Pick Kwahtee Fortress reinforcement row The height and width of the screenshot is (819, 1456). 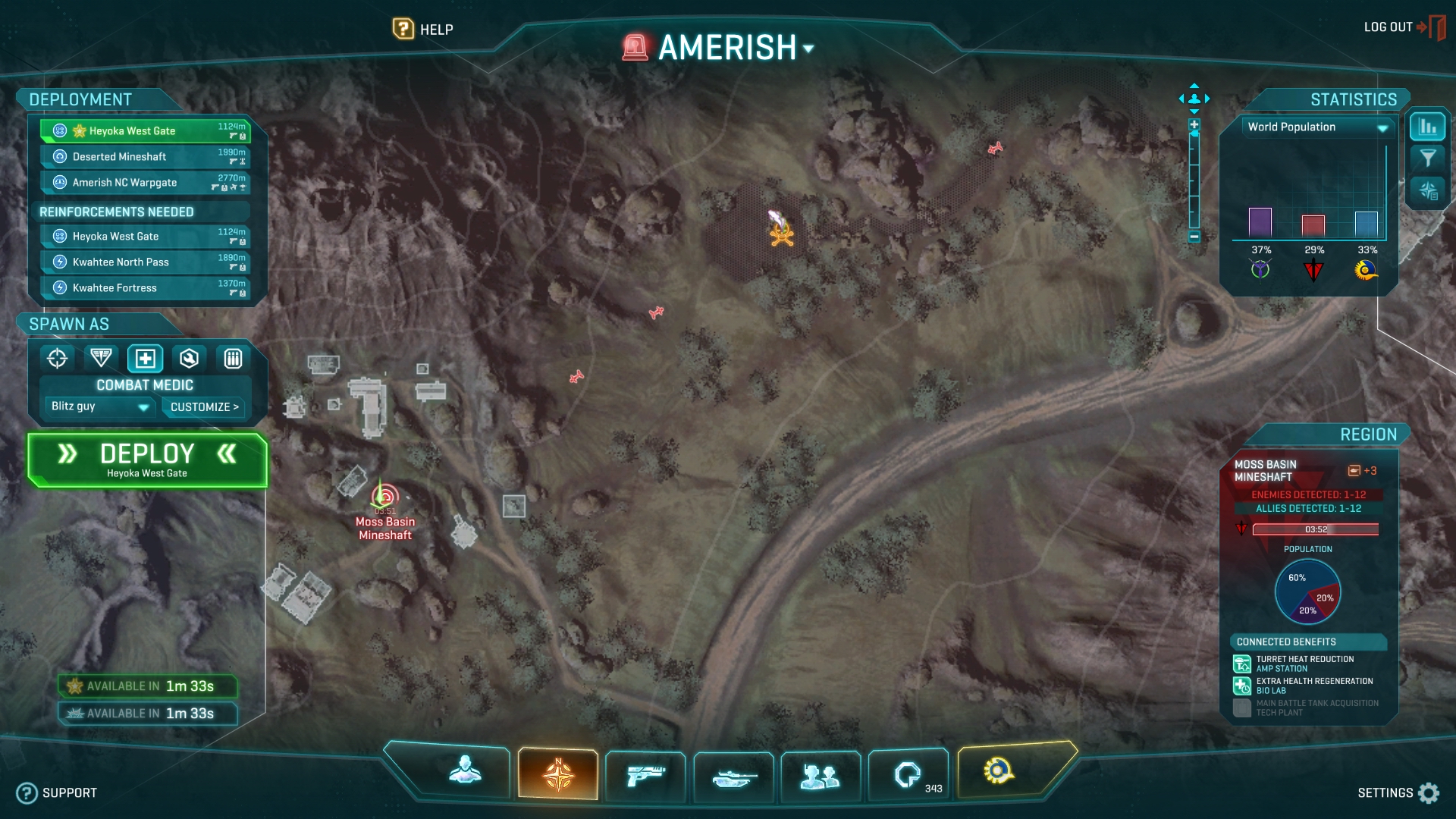click(x=144, y=288)
